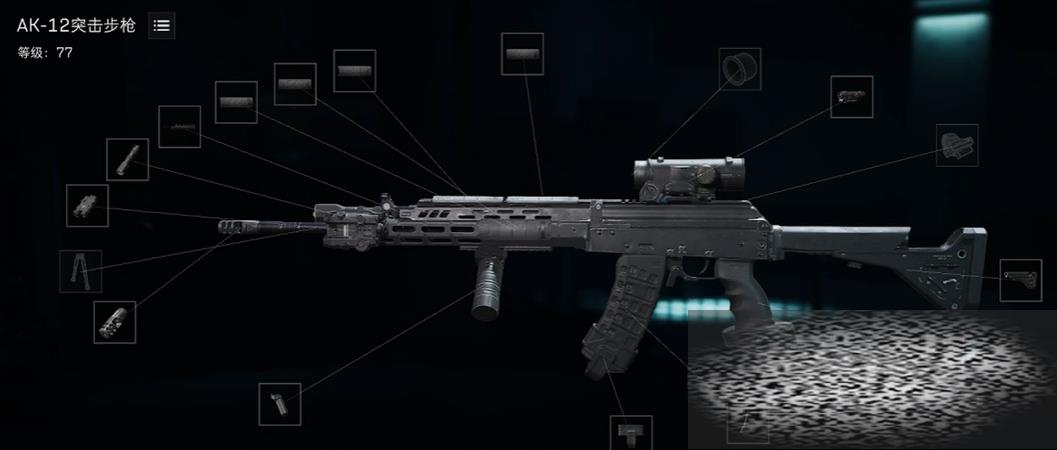Screen dimensions: 1057x450
Task: Select the ring-shaped scope lens slot
Action: (x=740, y=69)
